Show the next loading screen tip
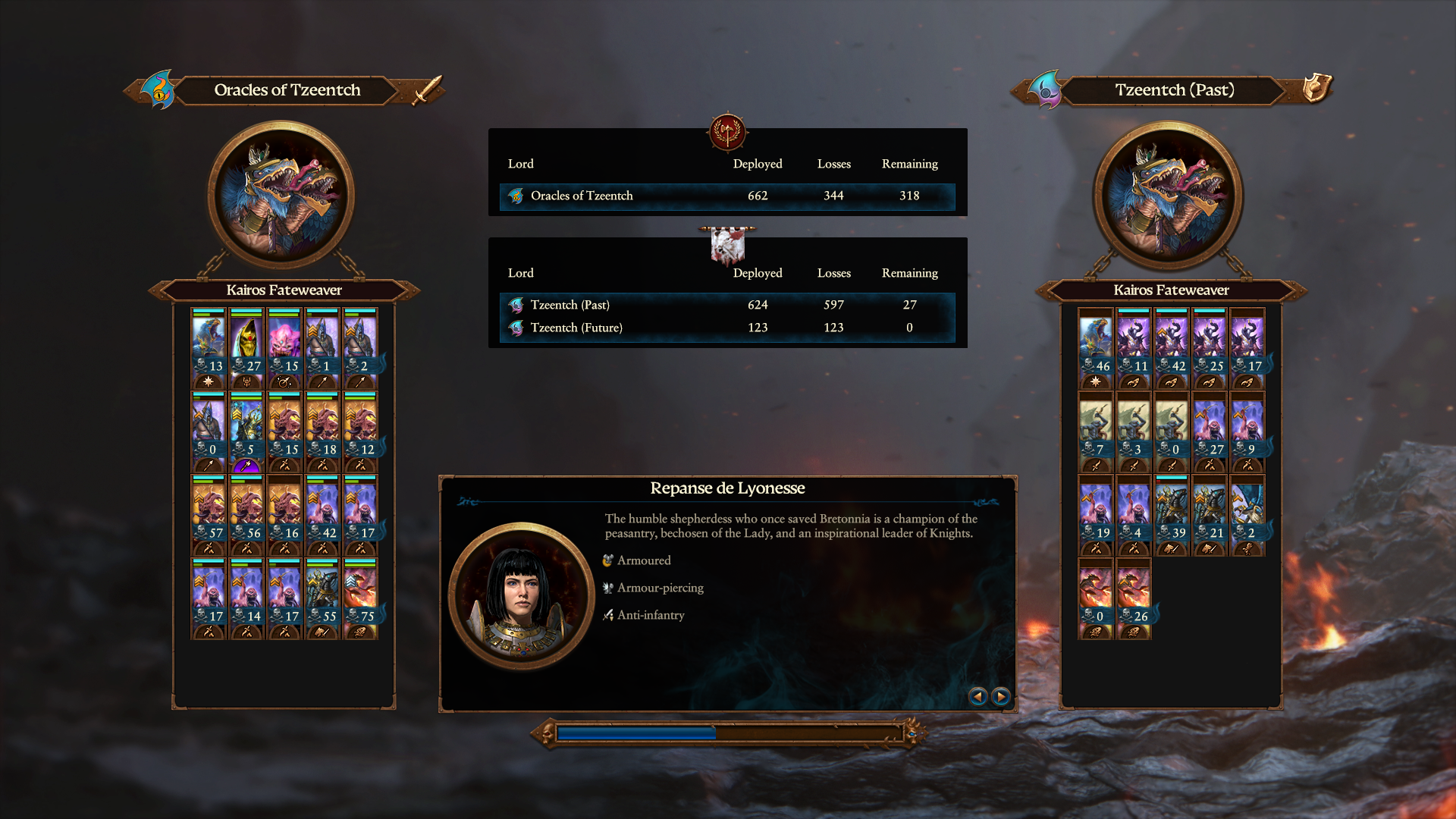 [x=1001, y=696]
